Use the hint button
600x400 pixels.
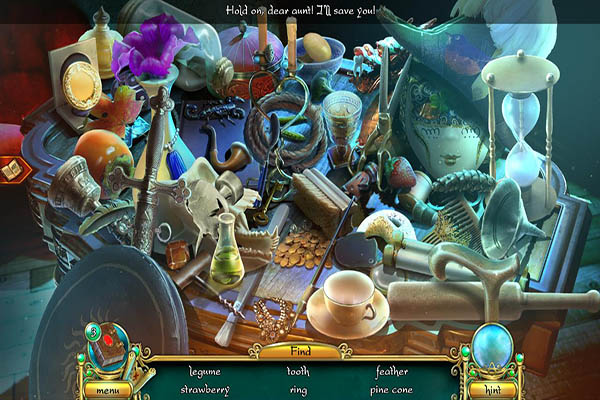(489, 389)
